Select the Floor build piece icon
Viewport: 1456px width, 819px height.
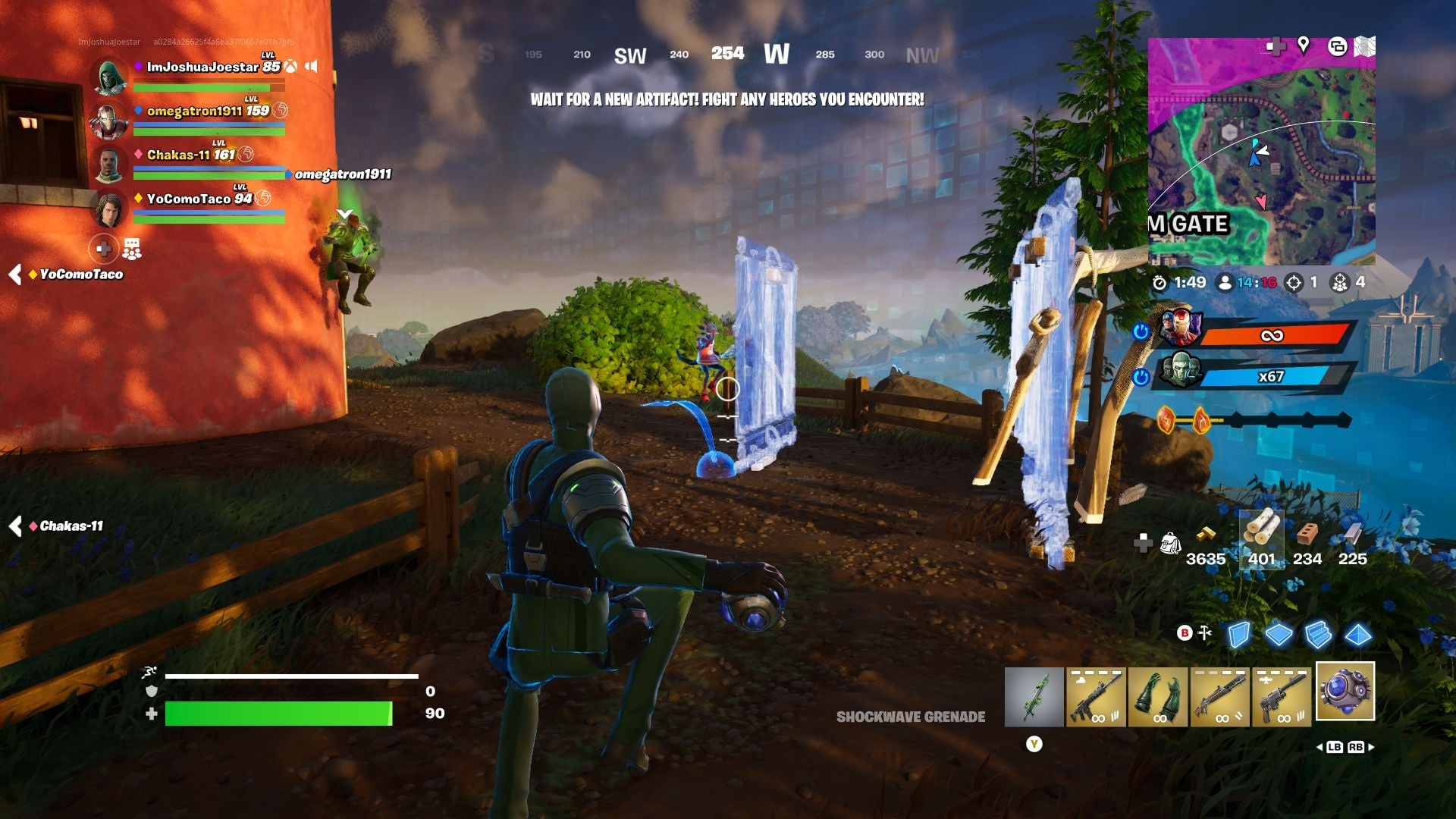(x=1279, y=635)
